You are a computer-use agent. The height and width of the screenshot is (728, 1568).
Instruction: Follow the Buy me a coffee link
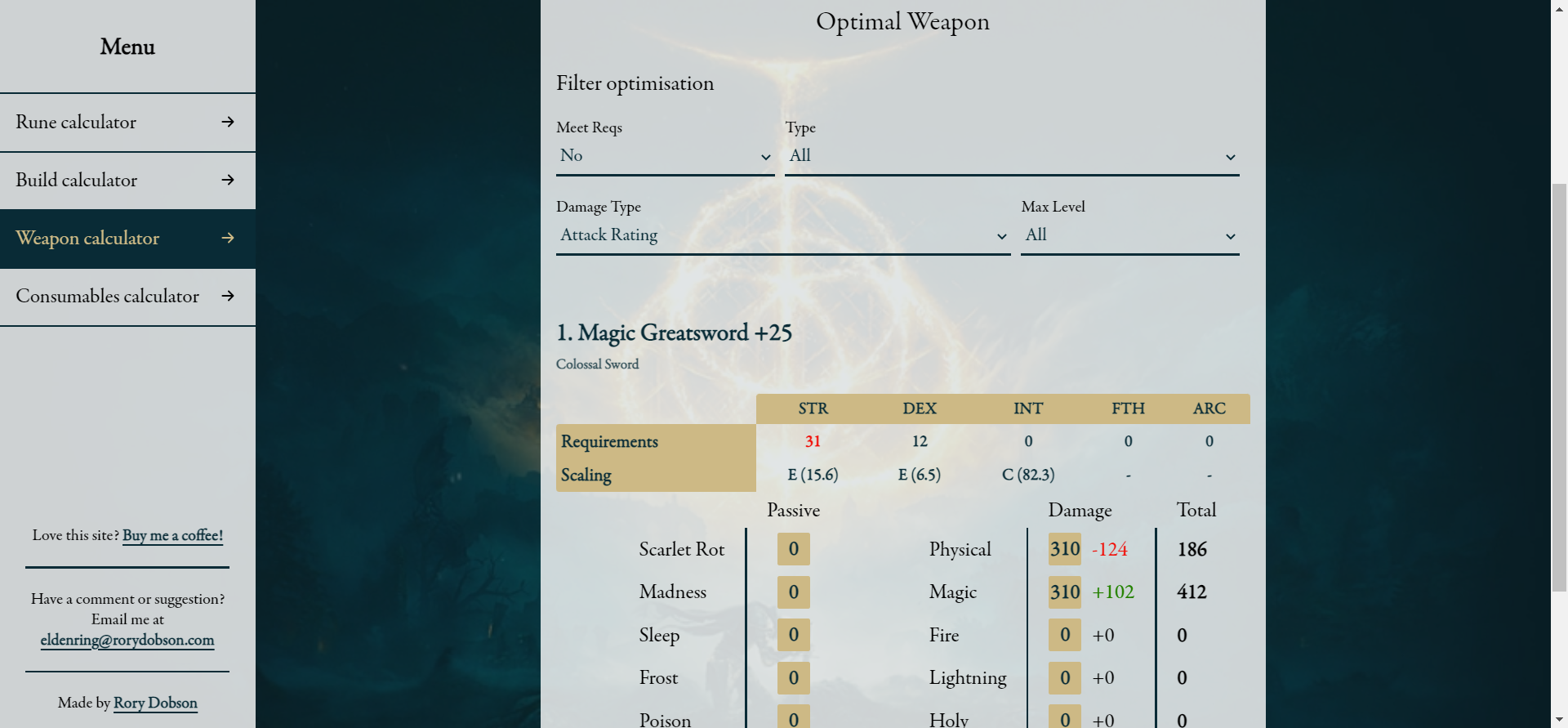pyautogui.click(x=172, y=535)
